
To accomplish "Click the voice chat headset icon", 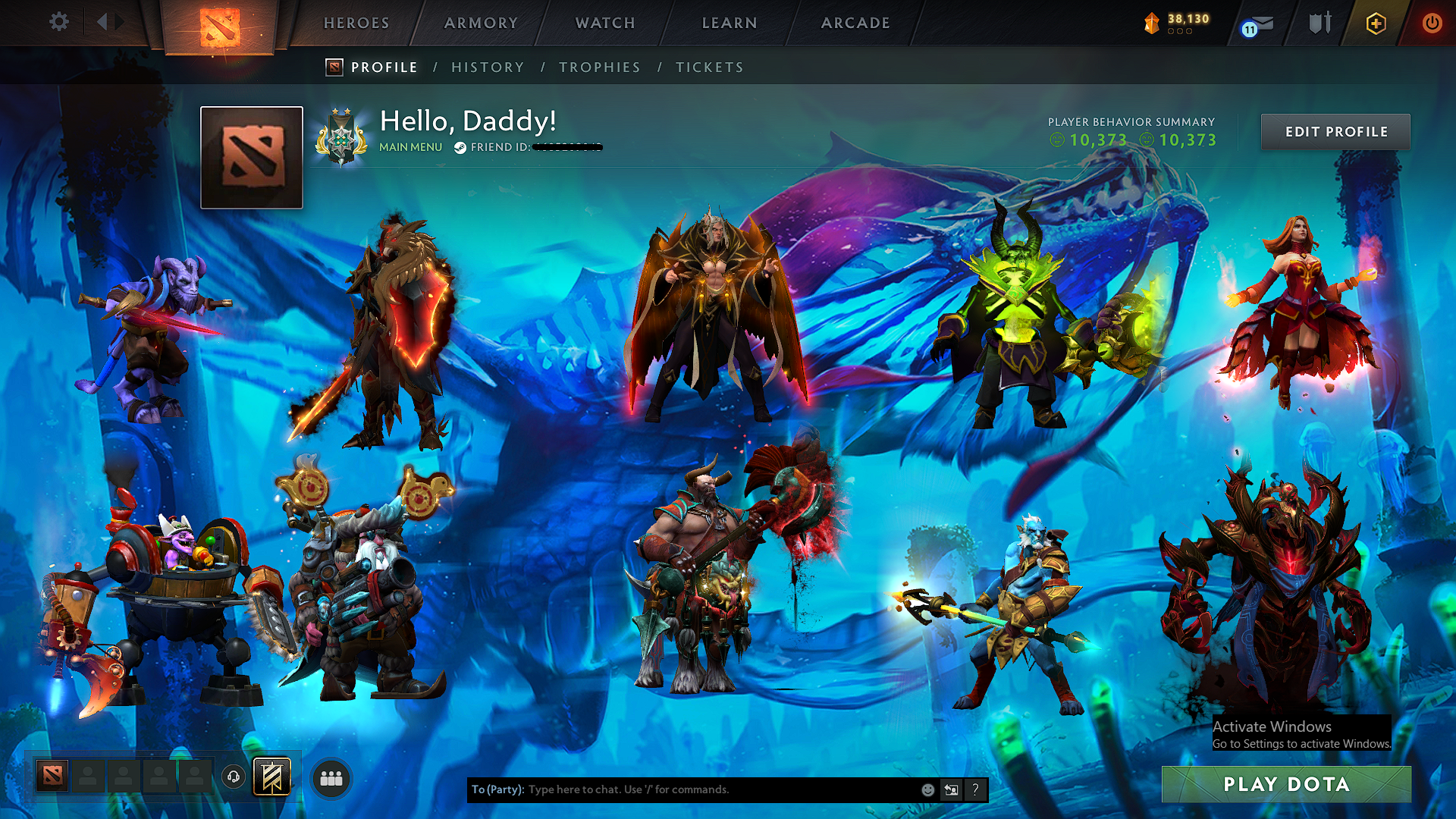I will (x=233, y=776).
